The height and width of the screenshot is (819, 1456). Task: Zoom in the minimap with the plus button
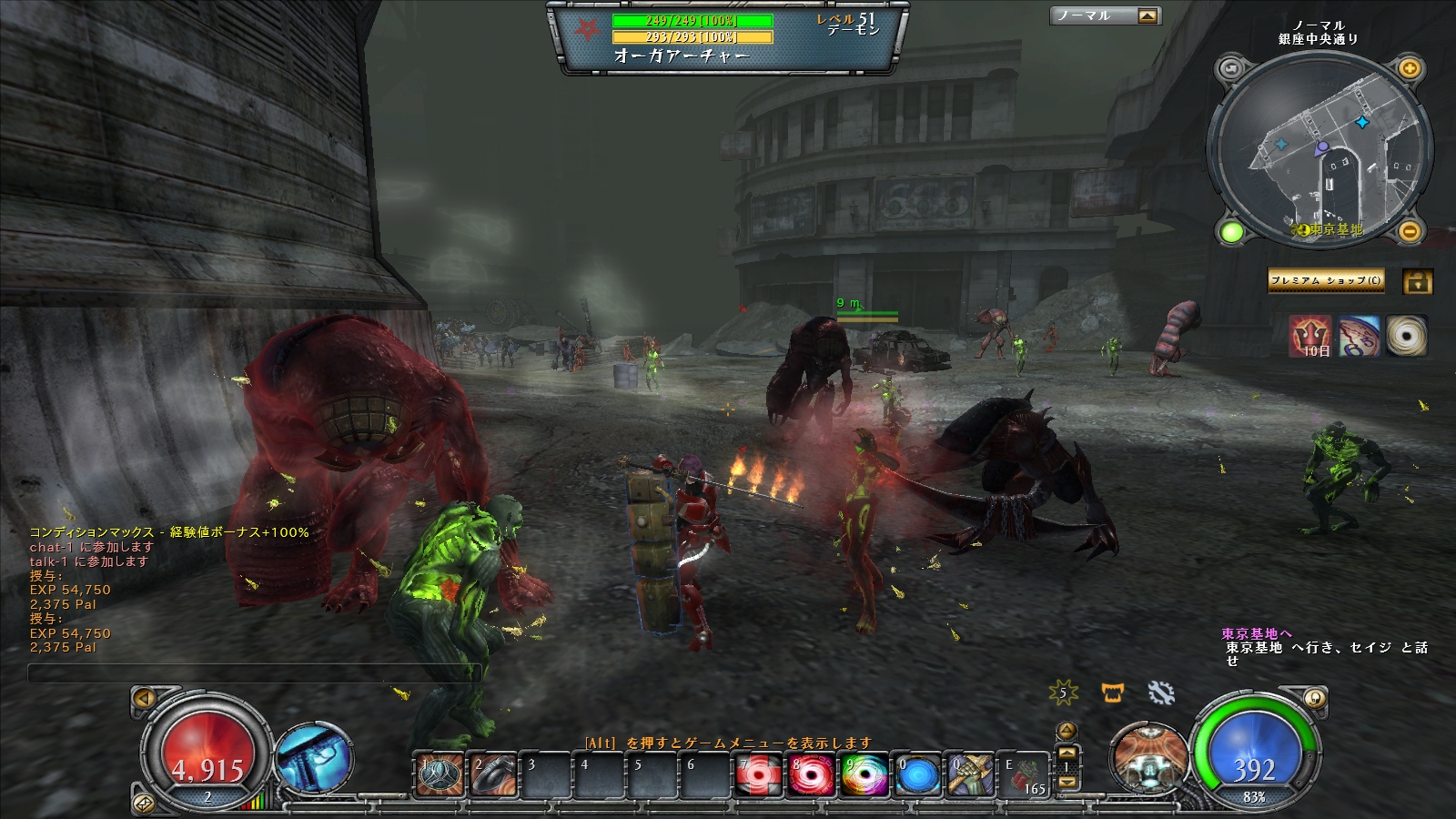click(x=1409, y=69)
